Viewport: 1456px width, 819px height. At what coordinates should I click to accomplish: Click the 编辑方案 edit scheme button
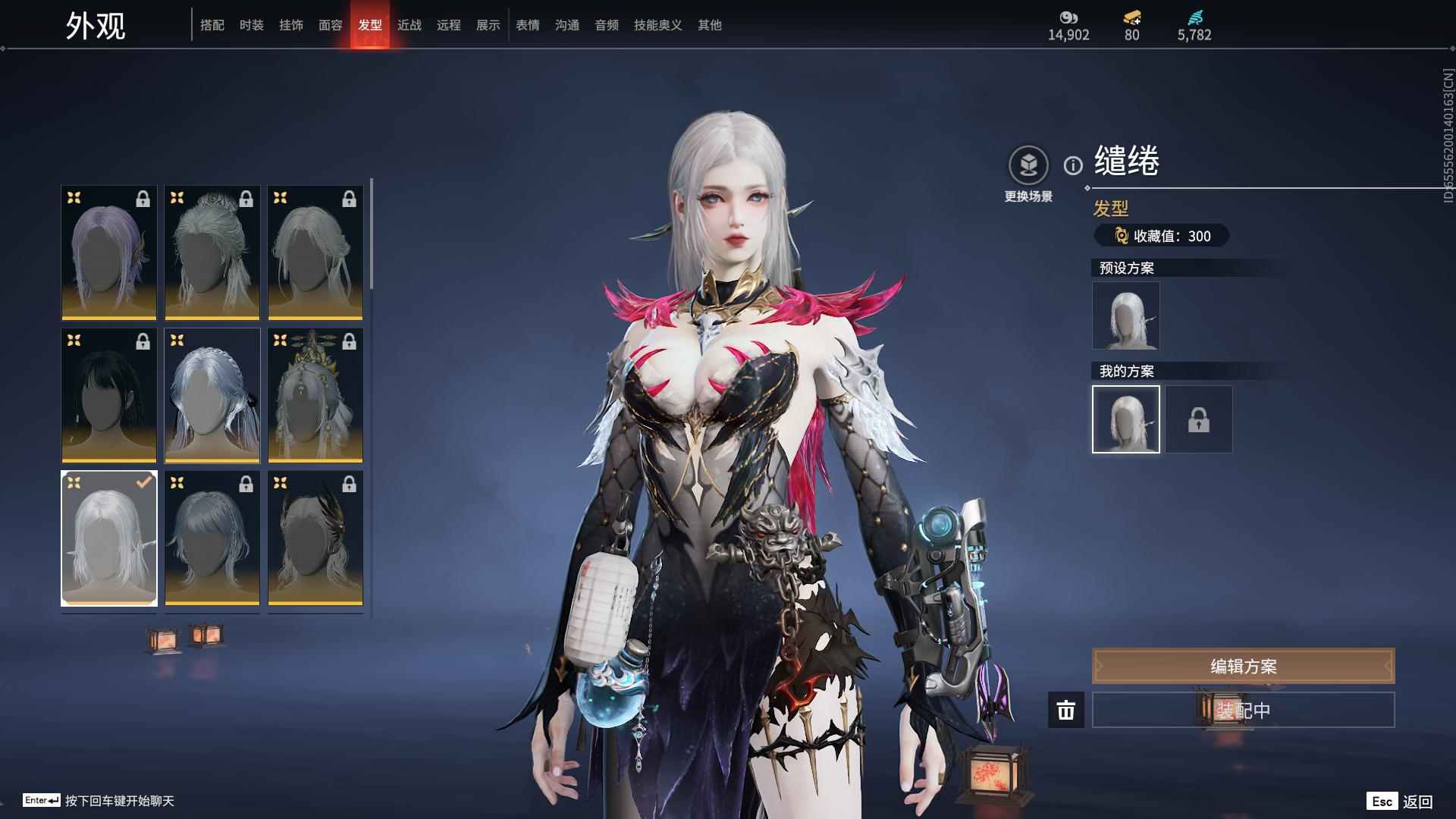[1243, 666]
